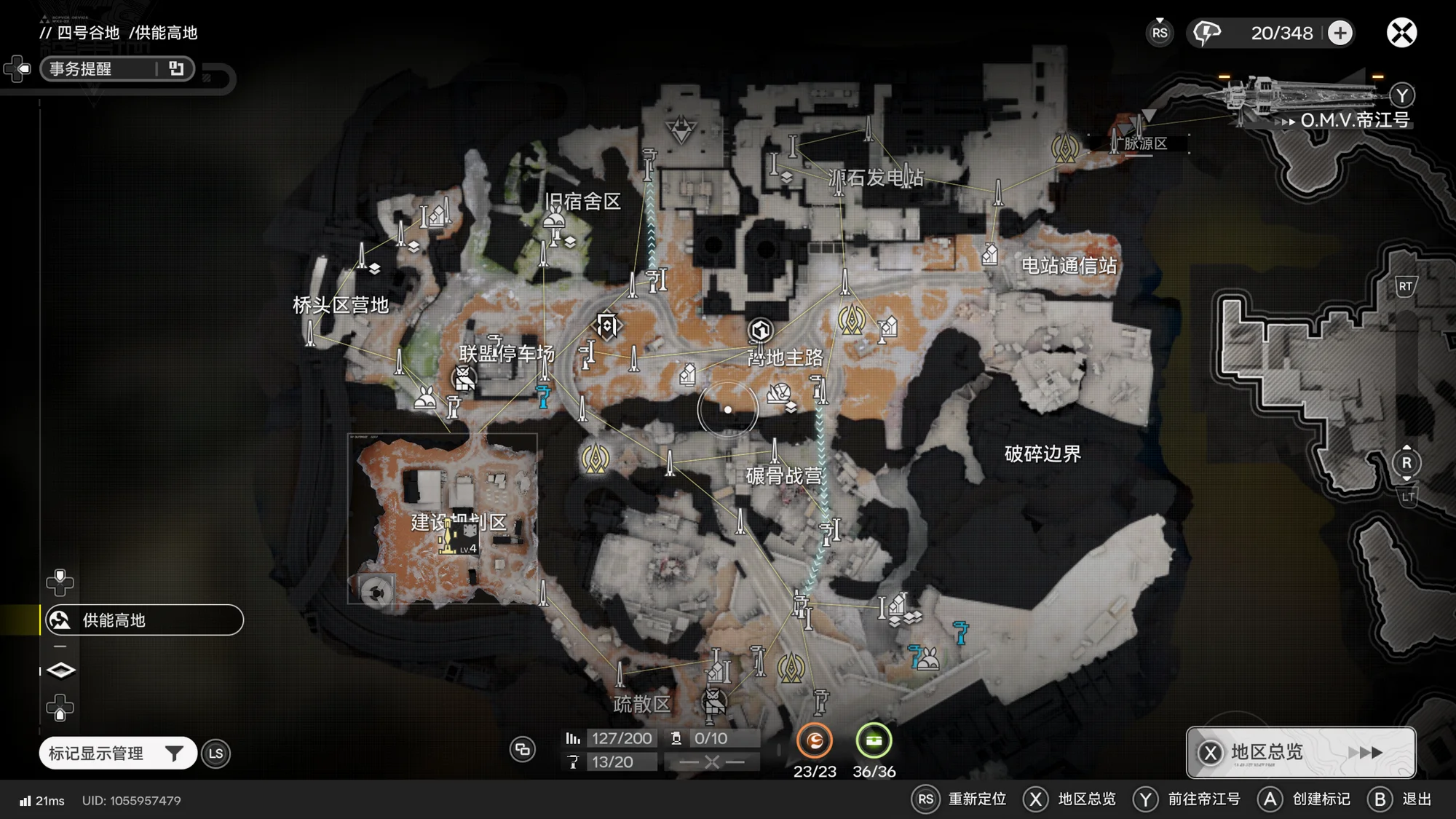Toggle the map layer diamond icon
Screen dimensions: 1456x819
pos(60,670)
